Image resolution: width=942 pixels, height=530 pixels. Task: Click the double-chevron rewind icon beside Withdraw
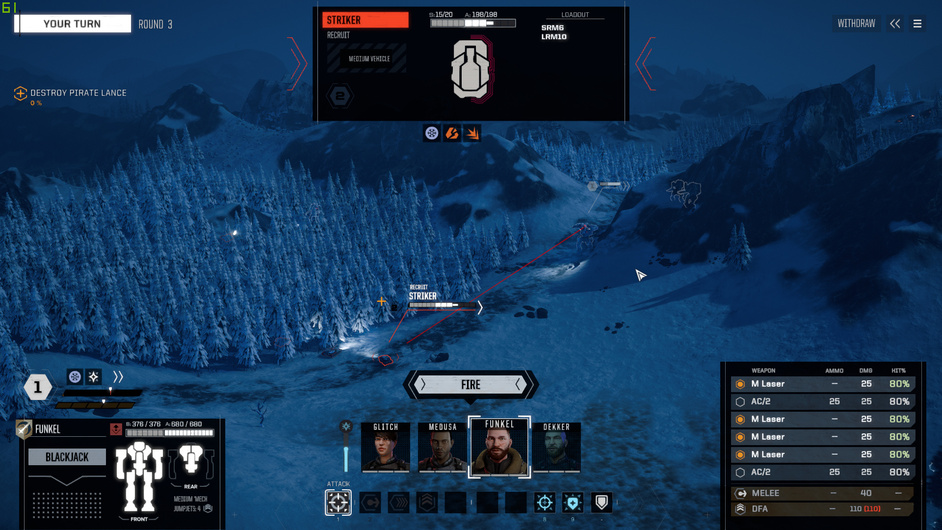click(895, 24)
